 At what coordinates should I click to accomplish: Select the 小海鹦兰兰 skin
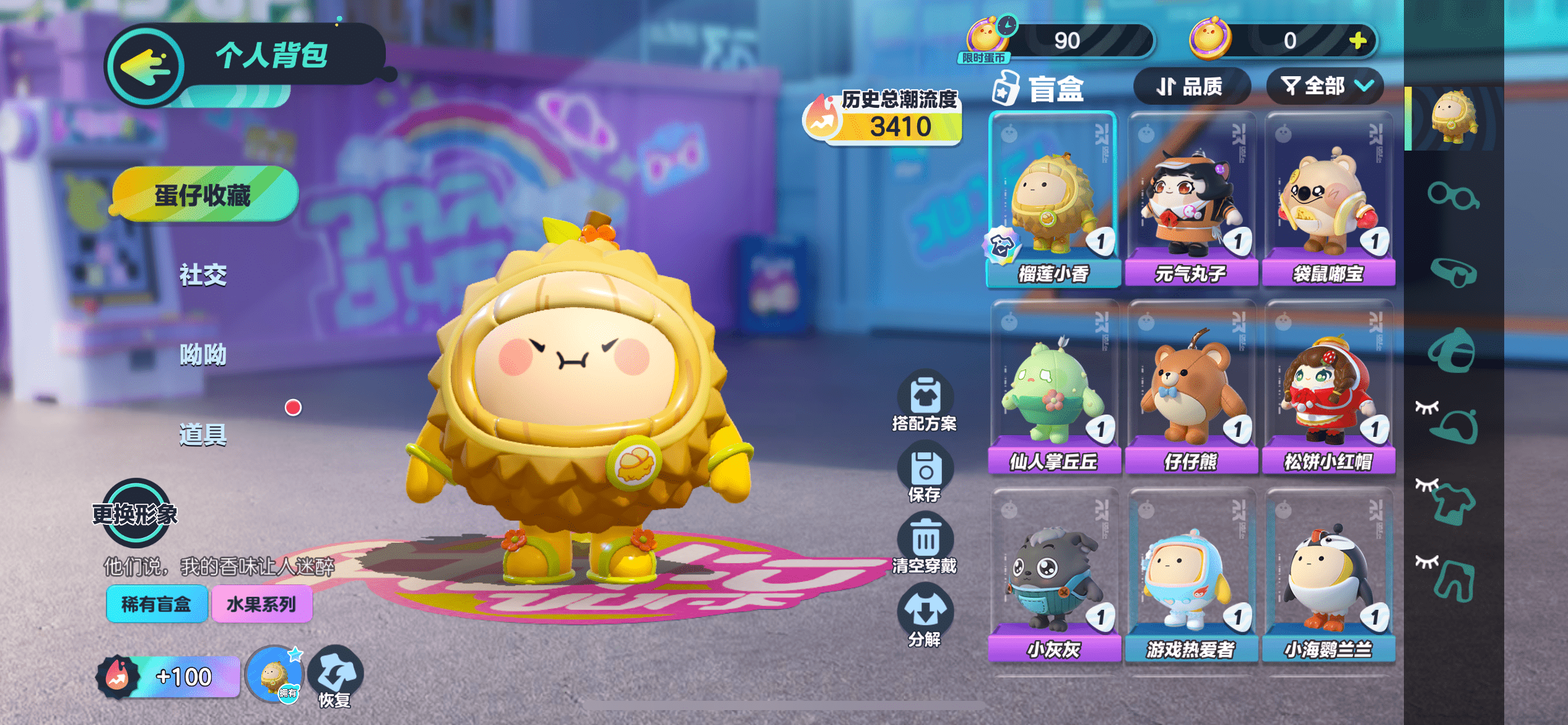1328,576
